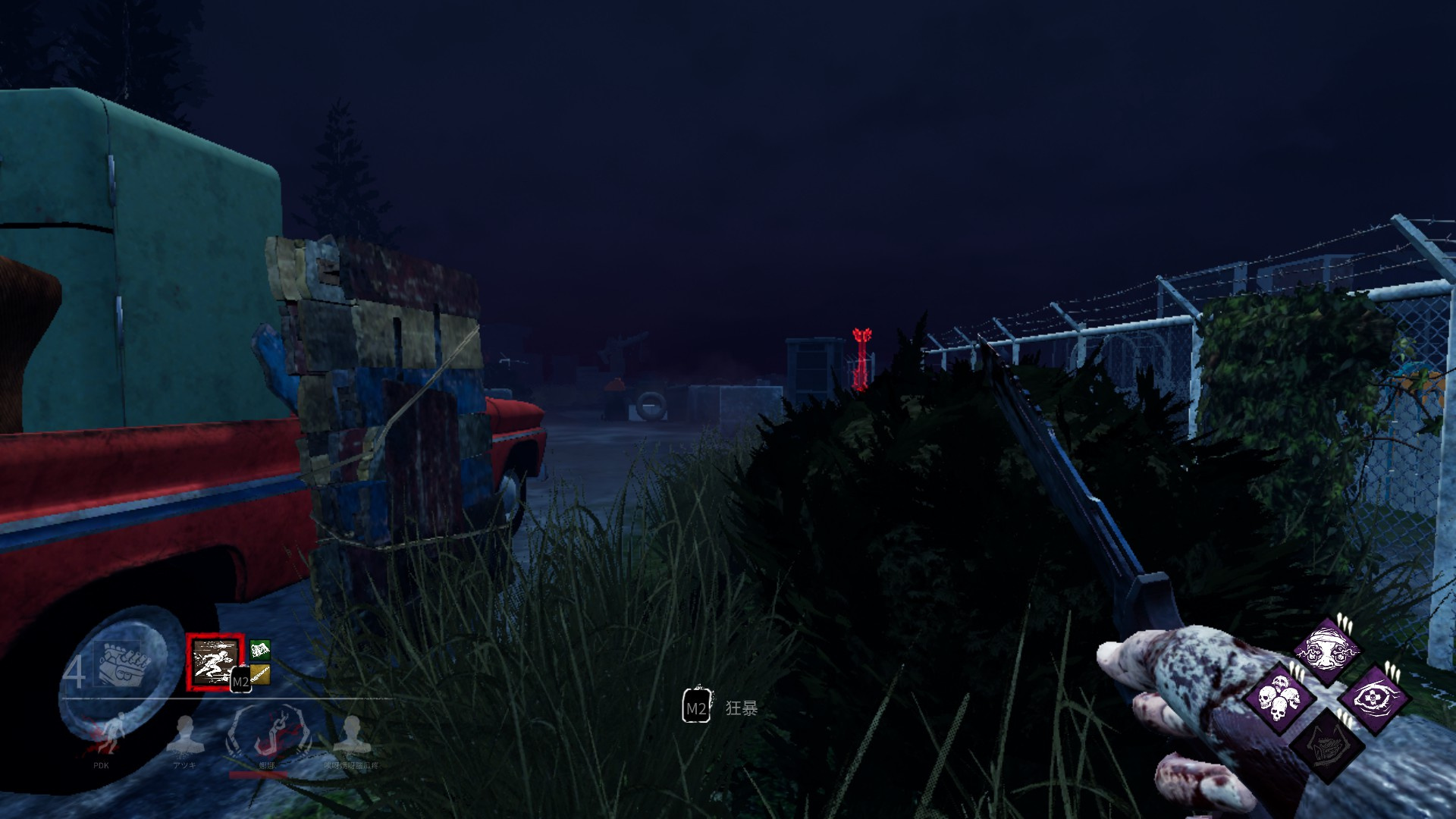Select アツキ's survivor portrait

(x=184, y=735)
